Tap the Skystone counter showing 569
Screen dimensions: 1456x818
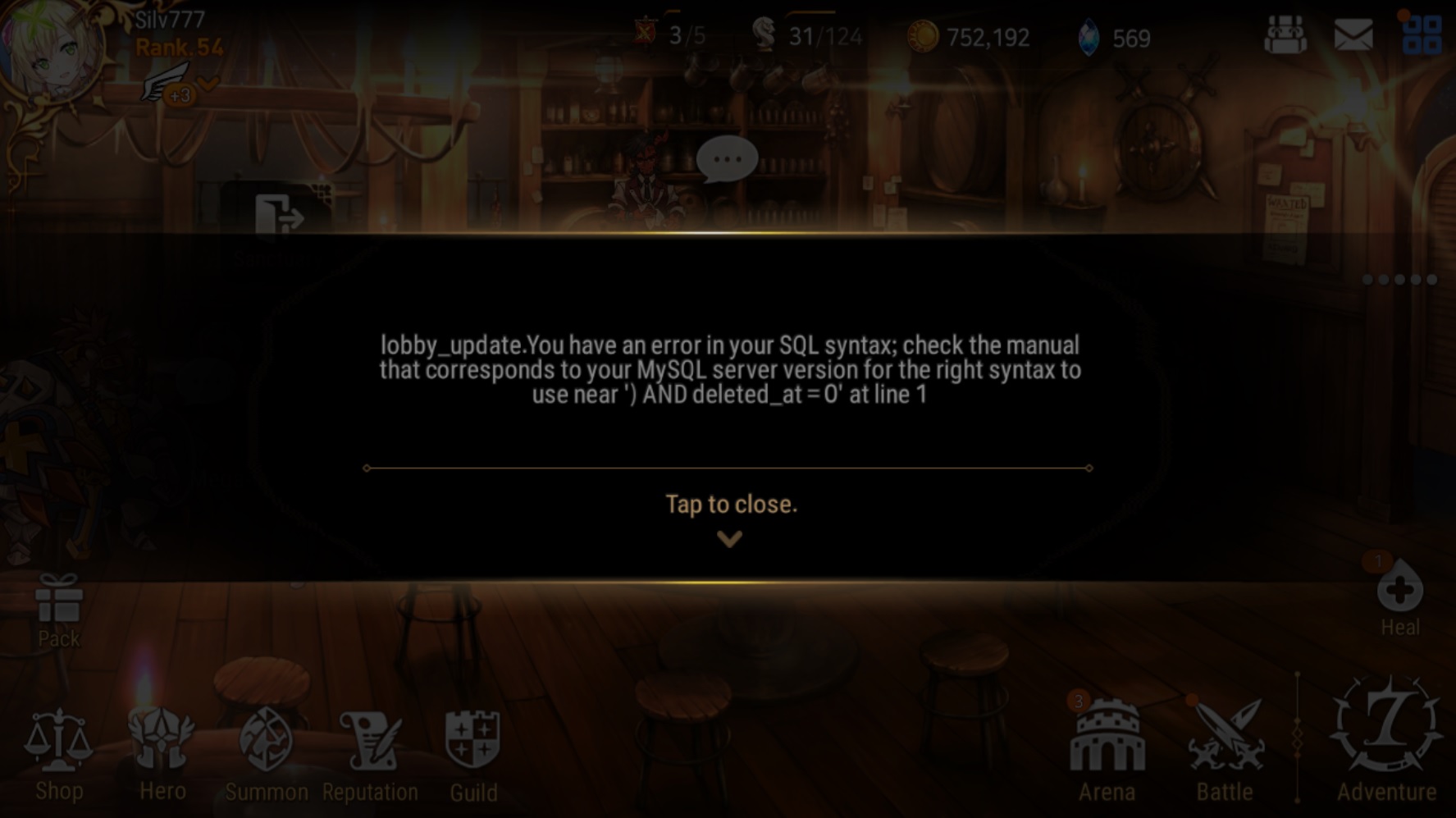pyautogui.click(x=1107, y=35)
